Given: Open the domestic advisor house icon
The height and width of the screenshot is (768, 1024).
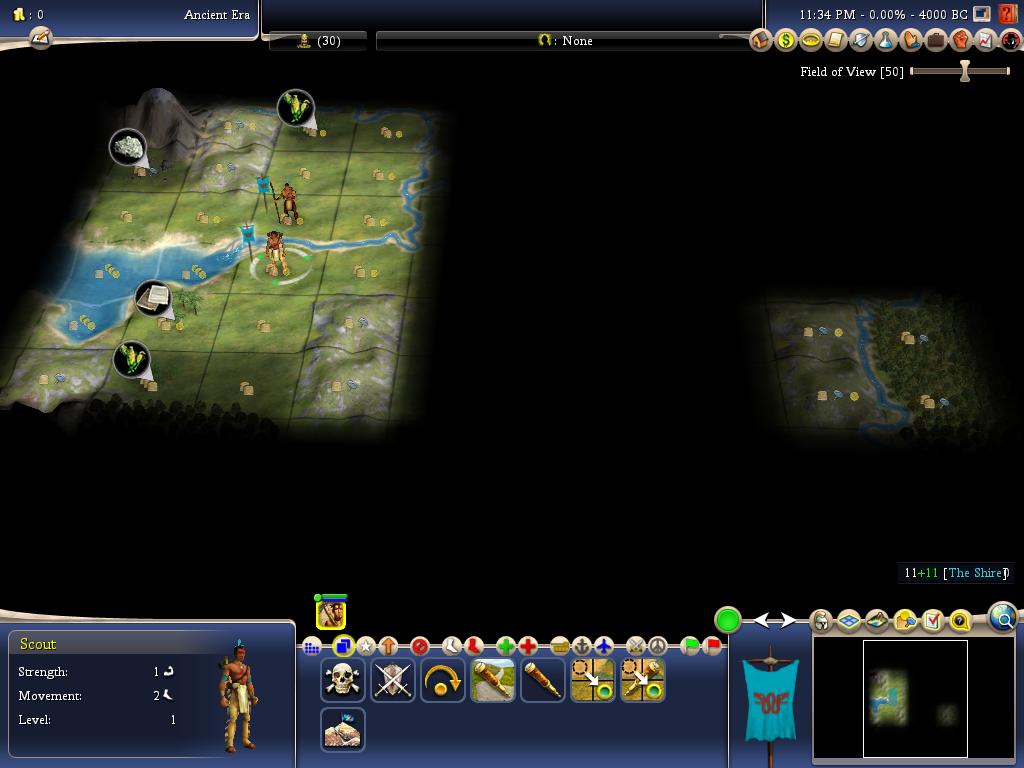Looking at the screenshot, I should click(x=761, y=40).
